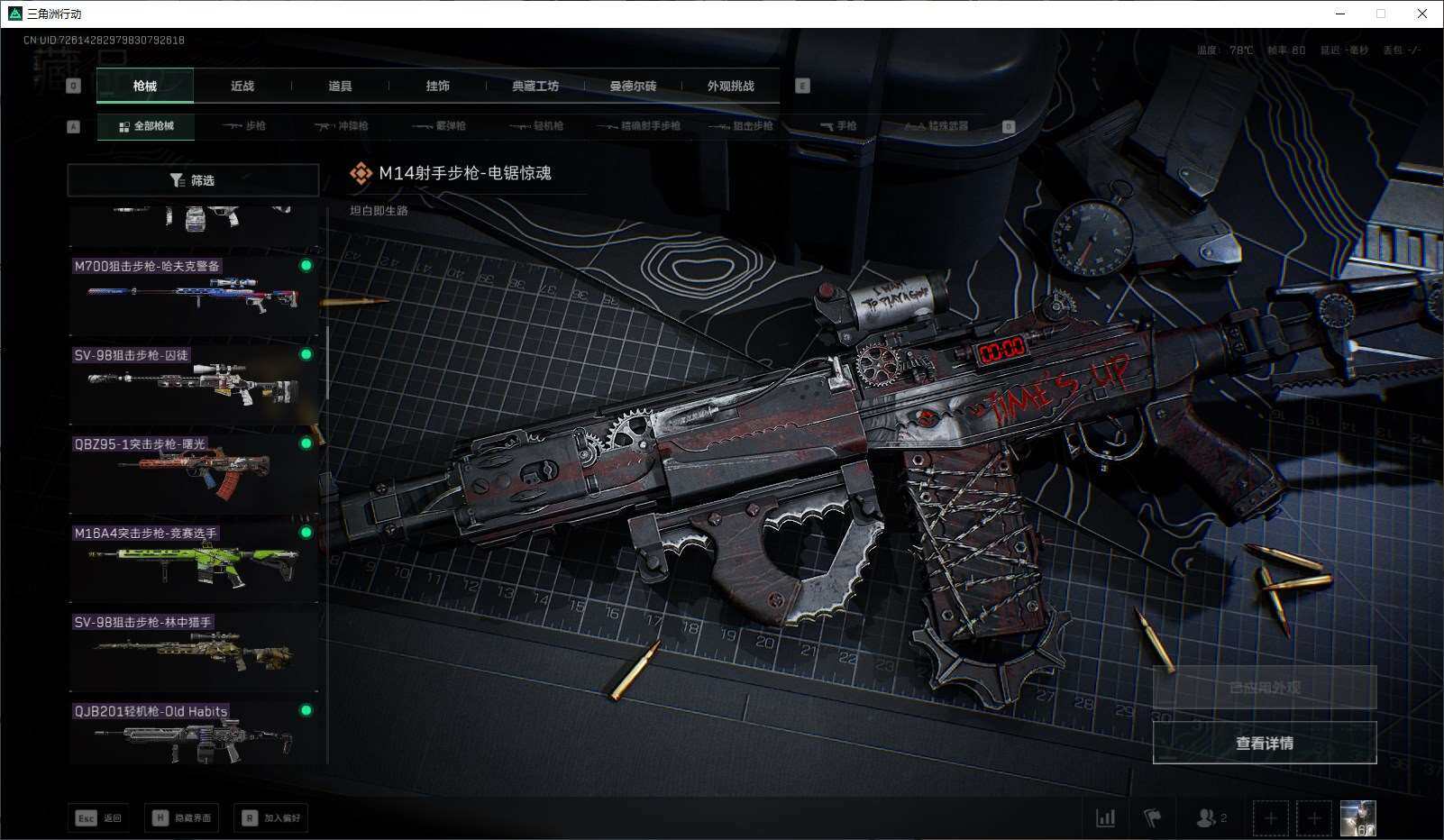The width and height of the screenshot is (1444, 840).
Task: Open the bar chart stats icon
Action: point(1105,817)
